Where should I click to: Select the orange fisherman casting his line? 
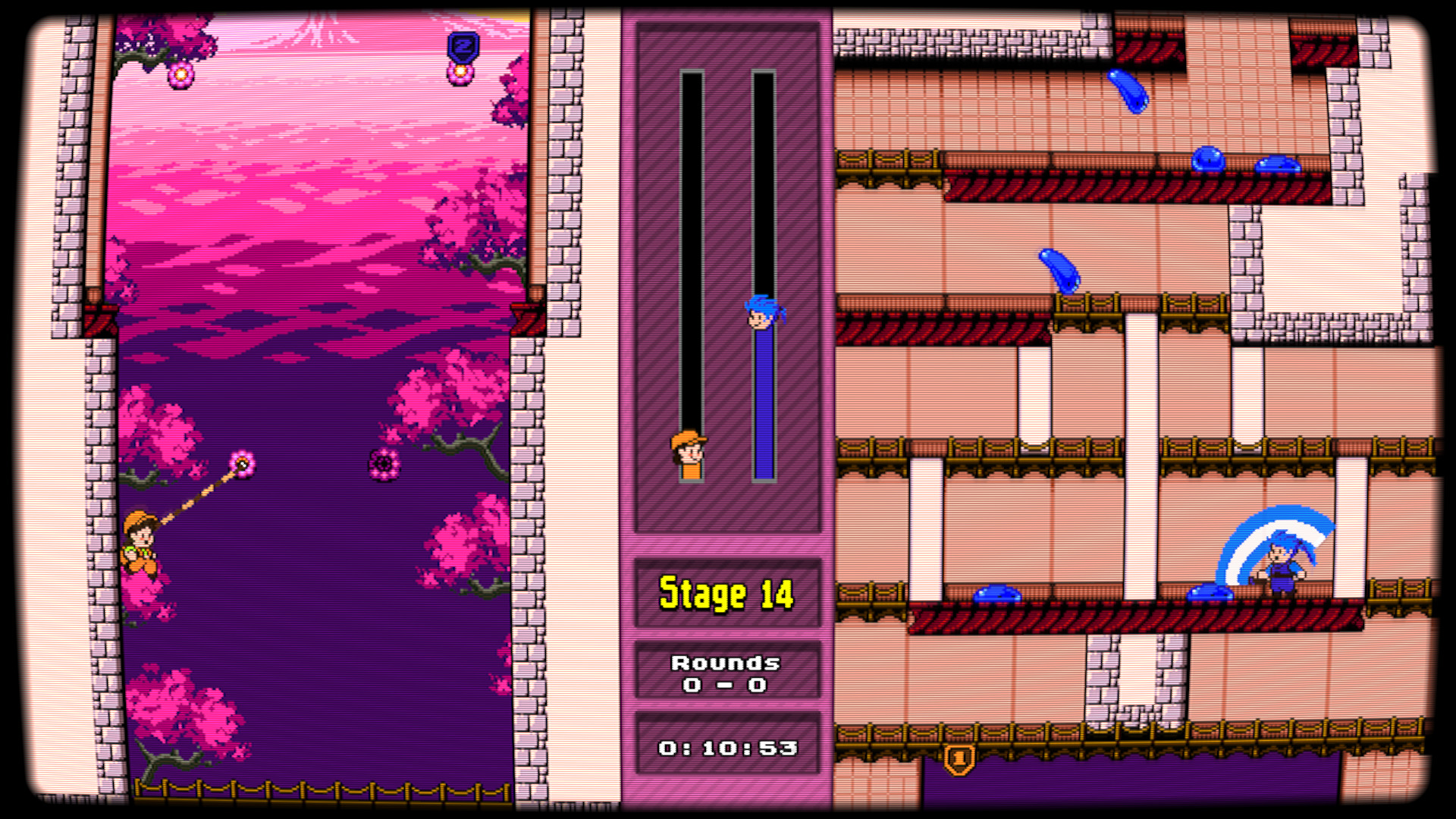point(140,538)
